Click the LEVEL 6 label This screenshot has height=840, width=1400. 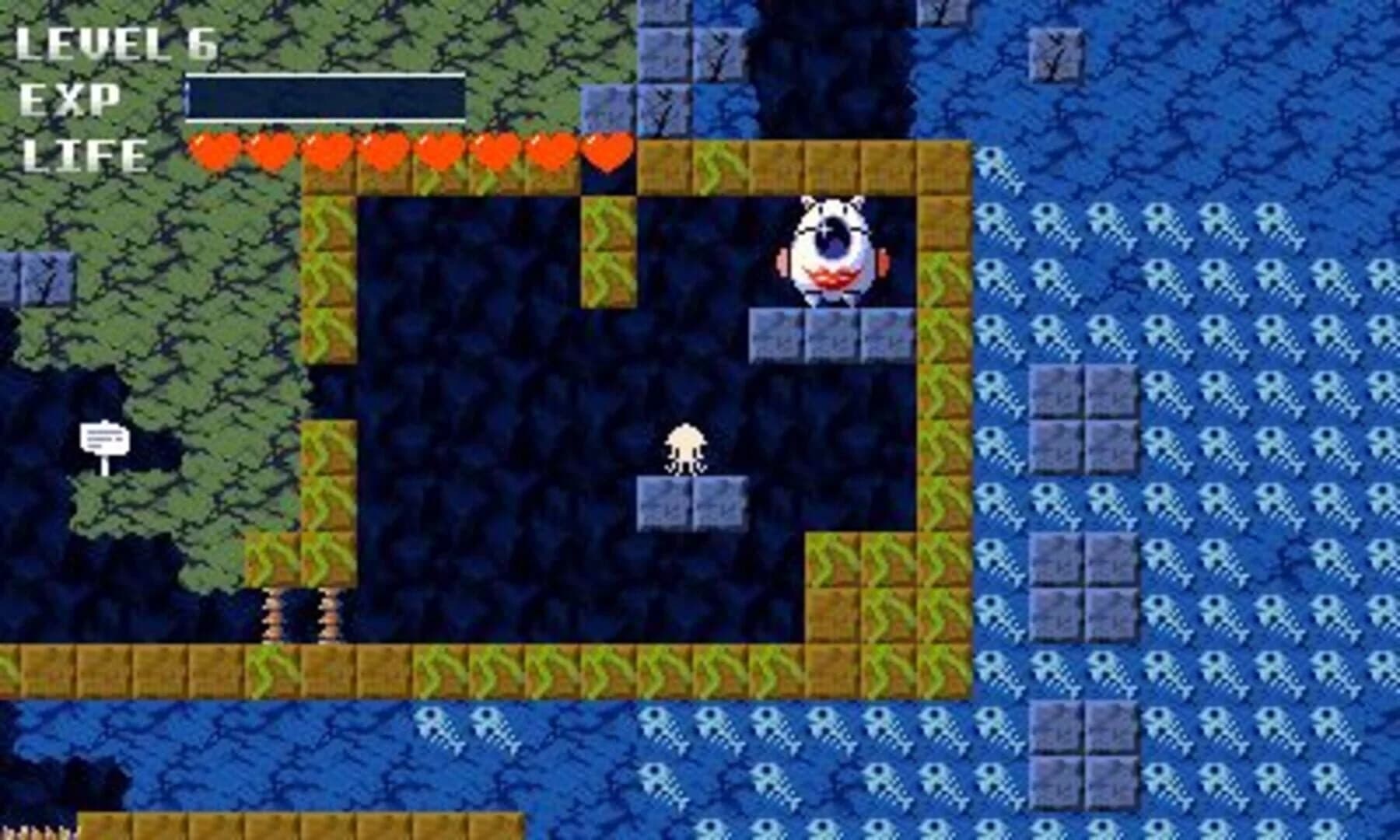117,43
